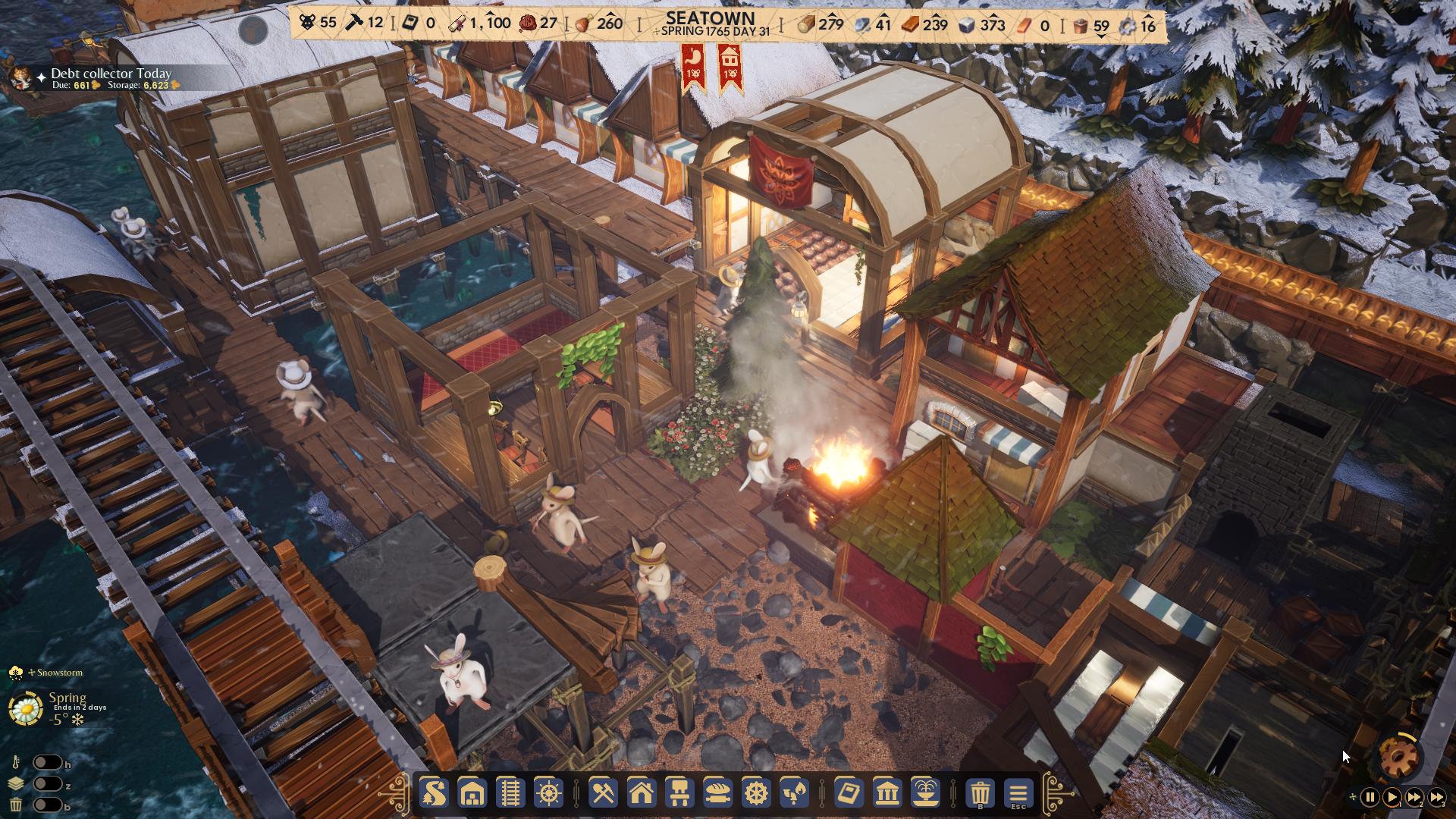
Task: Select the furniture chair icon
Action: point(681,794)
